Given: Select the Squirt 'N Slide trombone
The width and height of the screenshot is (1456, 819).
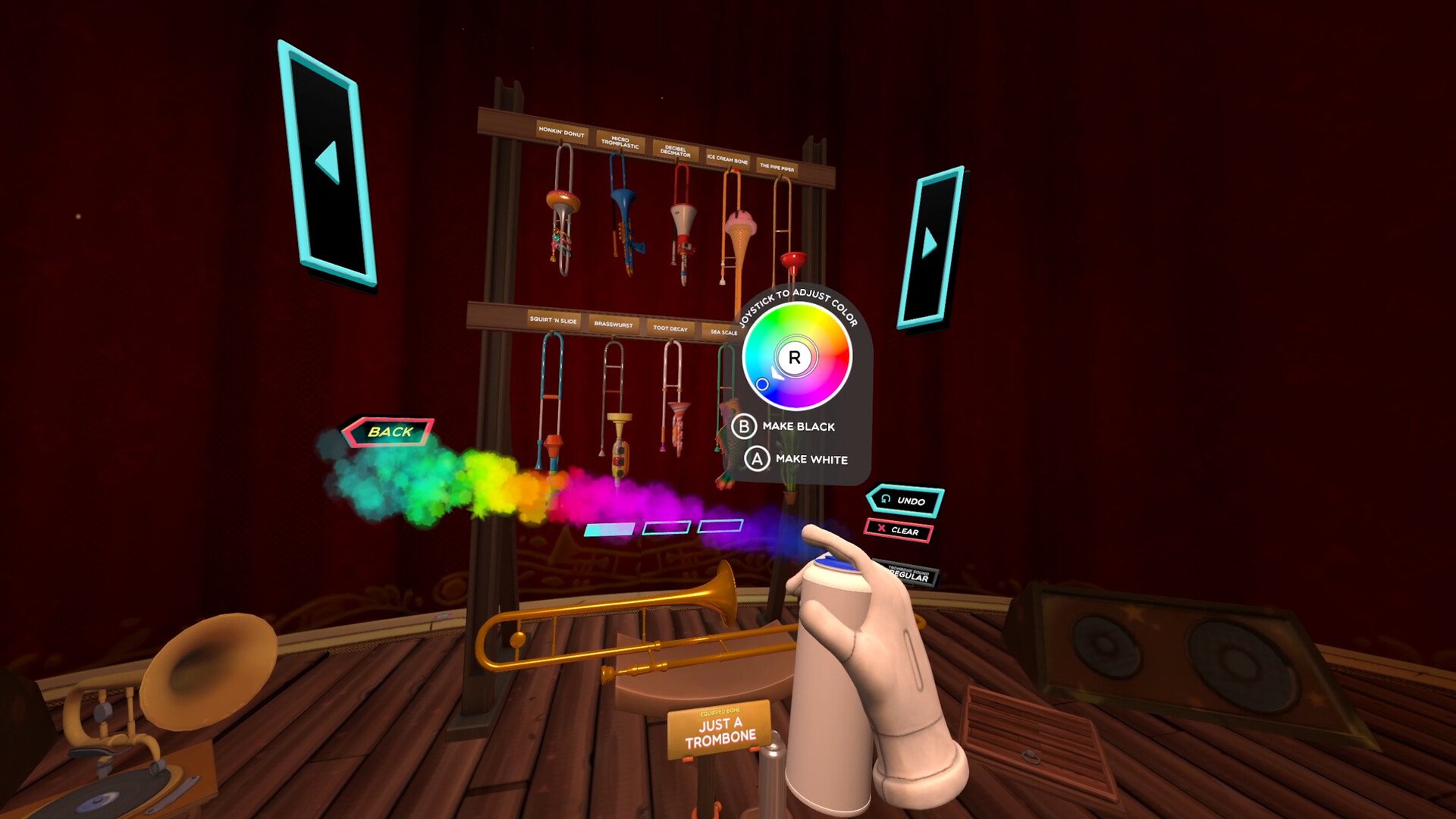Looking at the screenshot, I should [x=551, y=402].
